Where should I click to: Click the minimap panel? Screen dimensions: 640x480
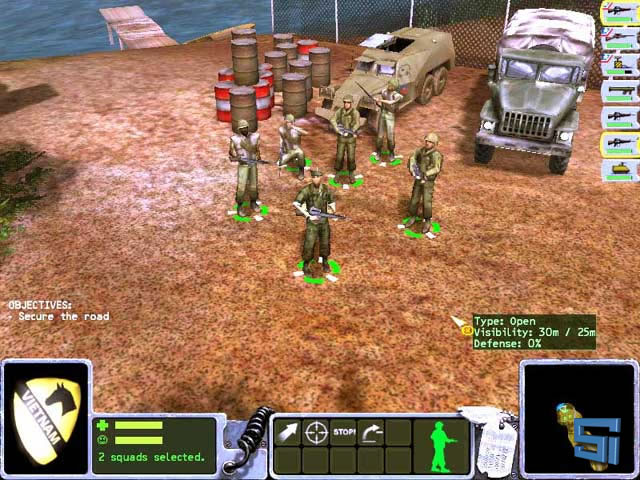[x=578, y=418]
